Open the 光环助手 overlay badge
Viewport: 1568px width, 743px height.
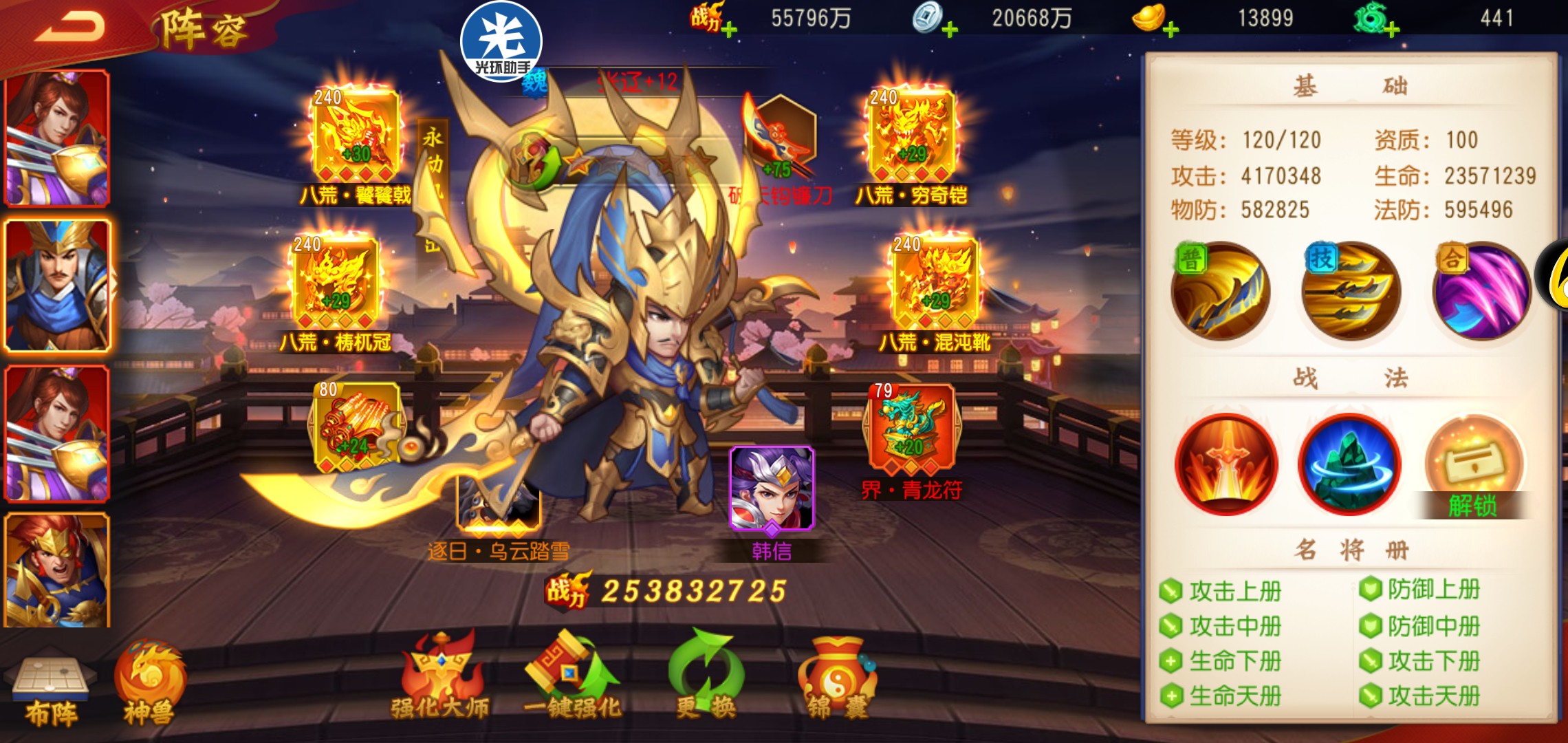pos(501,41)
